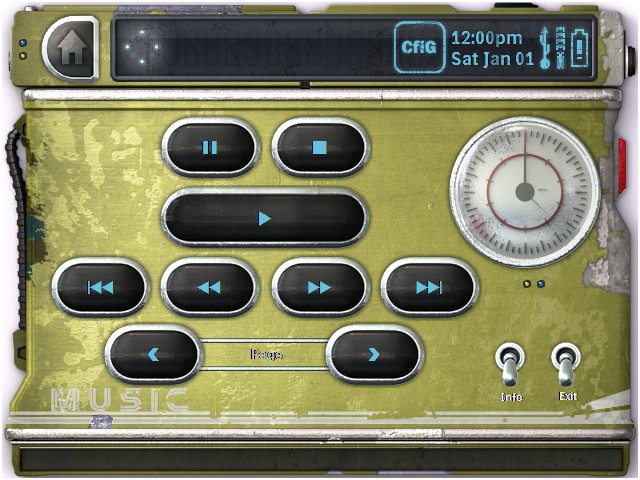This screenshot has height=480, width=640.
Task: Skip to the next track
Action: click(429, 288)
